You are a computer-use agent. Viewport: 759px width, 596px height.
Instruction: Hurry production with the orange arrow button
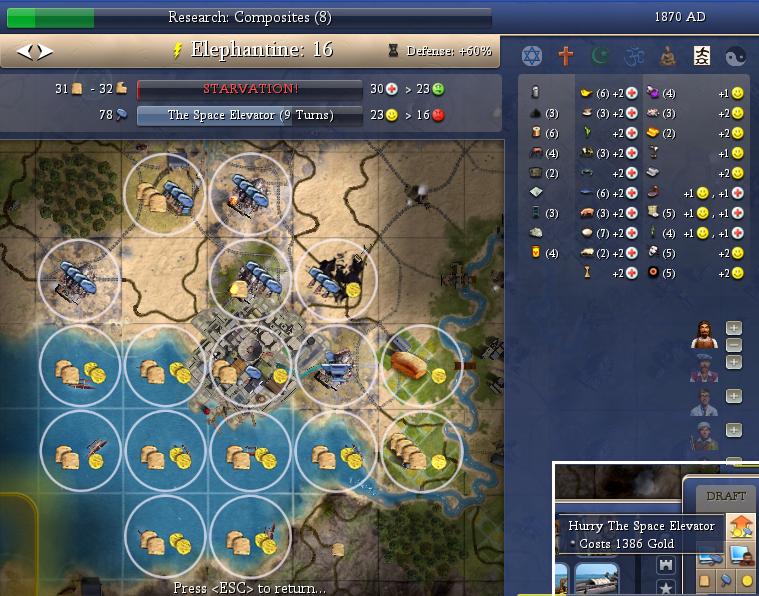tap(741, 526)
